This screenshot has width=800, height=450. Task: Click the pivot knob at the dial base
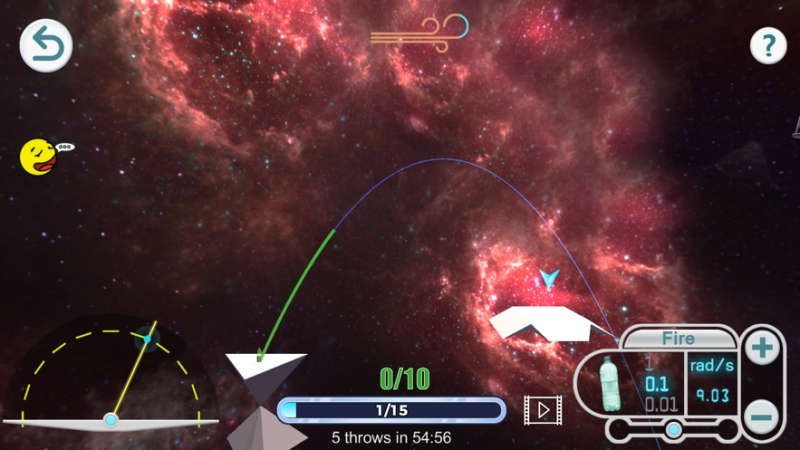(x=110, y=420)
